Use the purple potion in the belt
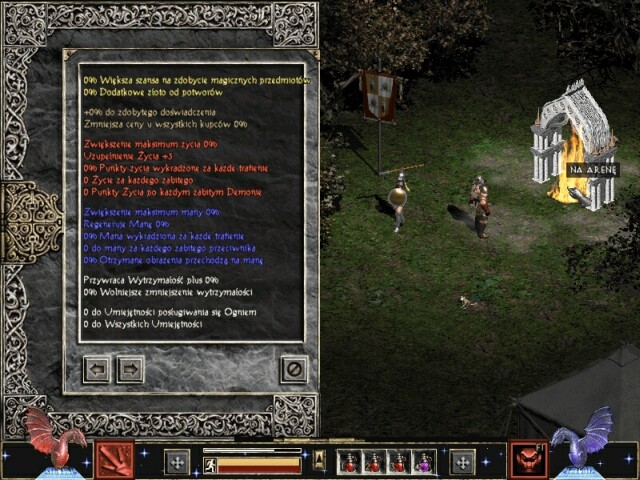This screenshot has width=640, height=480. click(x=423, y=462)
